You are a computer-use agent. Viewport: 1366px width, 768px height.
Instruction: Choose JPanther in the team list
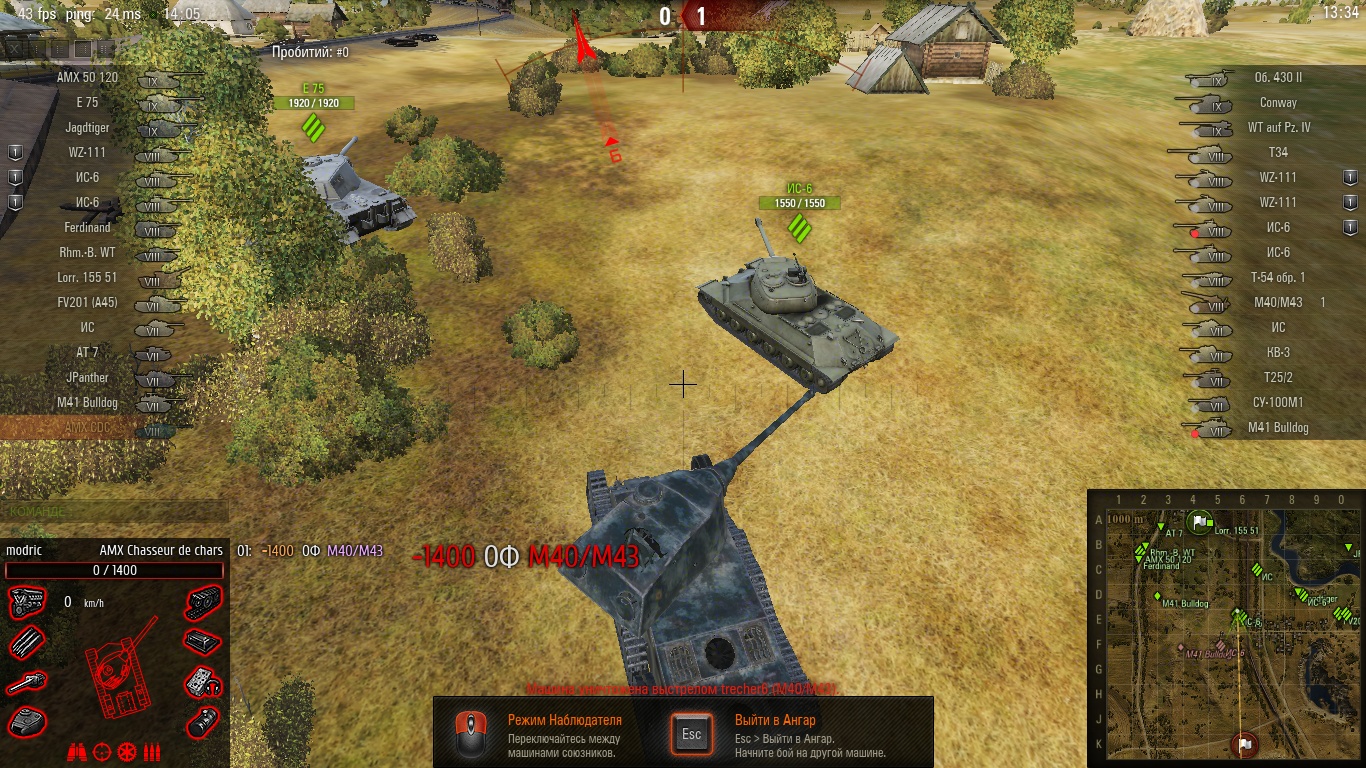coord(88,378)
